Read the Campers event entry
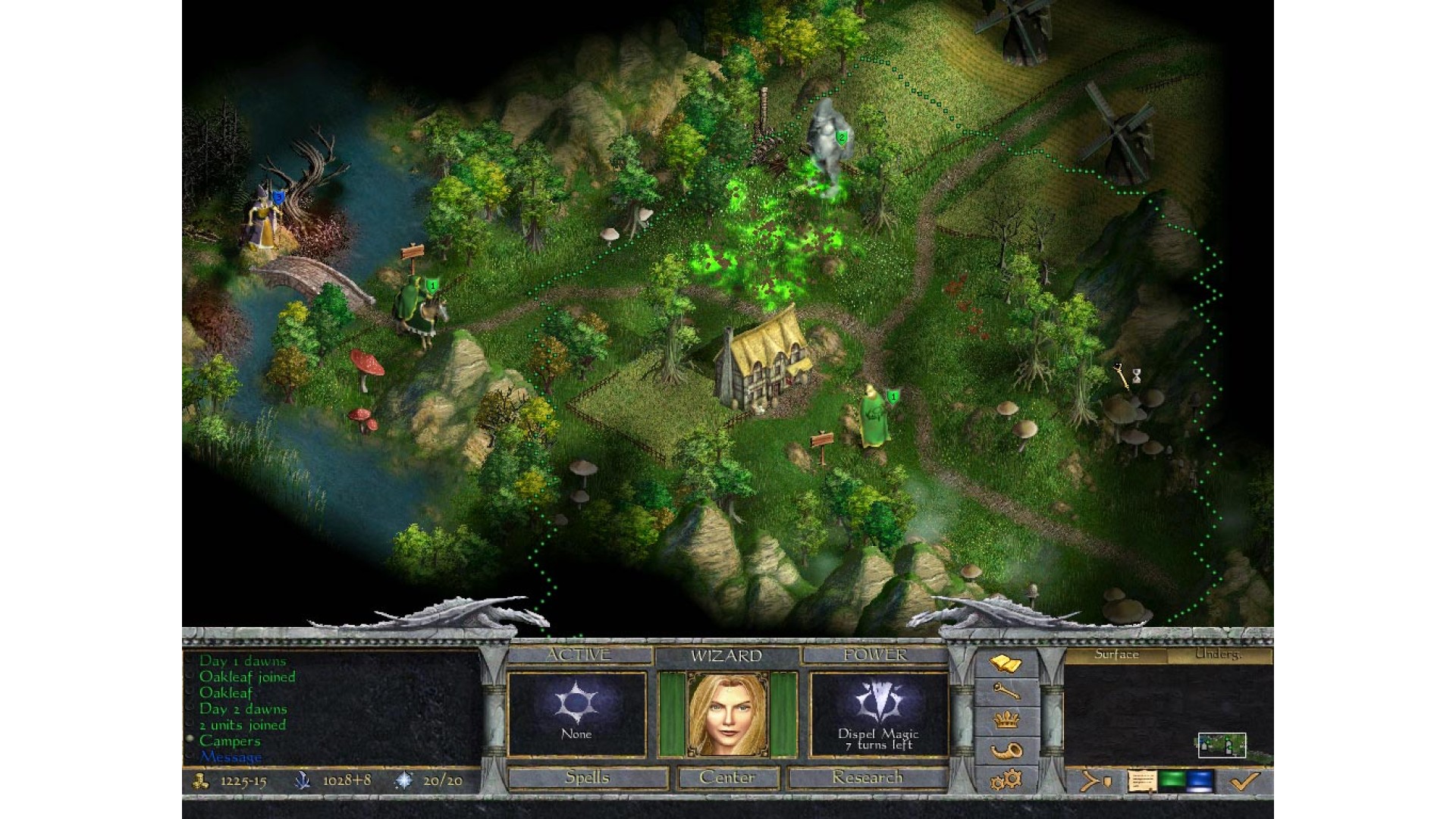This screenshot has height=819, width=1456. pyautogui.click(x=230, y=741)
